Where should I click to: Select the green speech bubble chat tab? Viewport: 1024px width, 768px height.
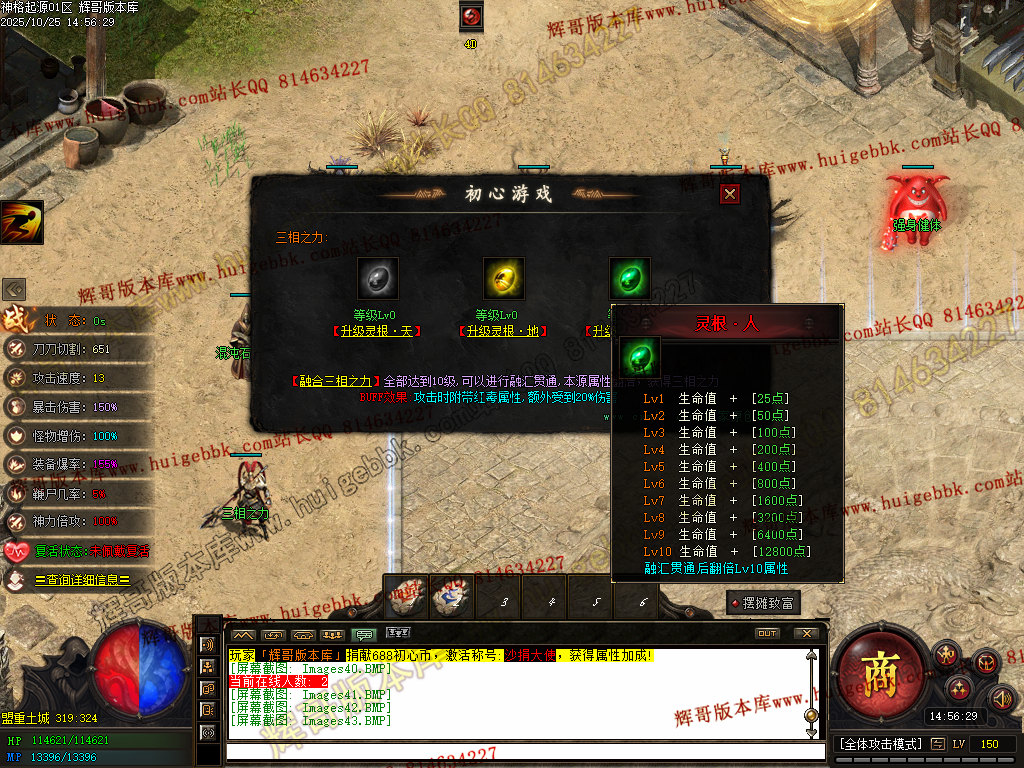click(365, 634)
